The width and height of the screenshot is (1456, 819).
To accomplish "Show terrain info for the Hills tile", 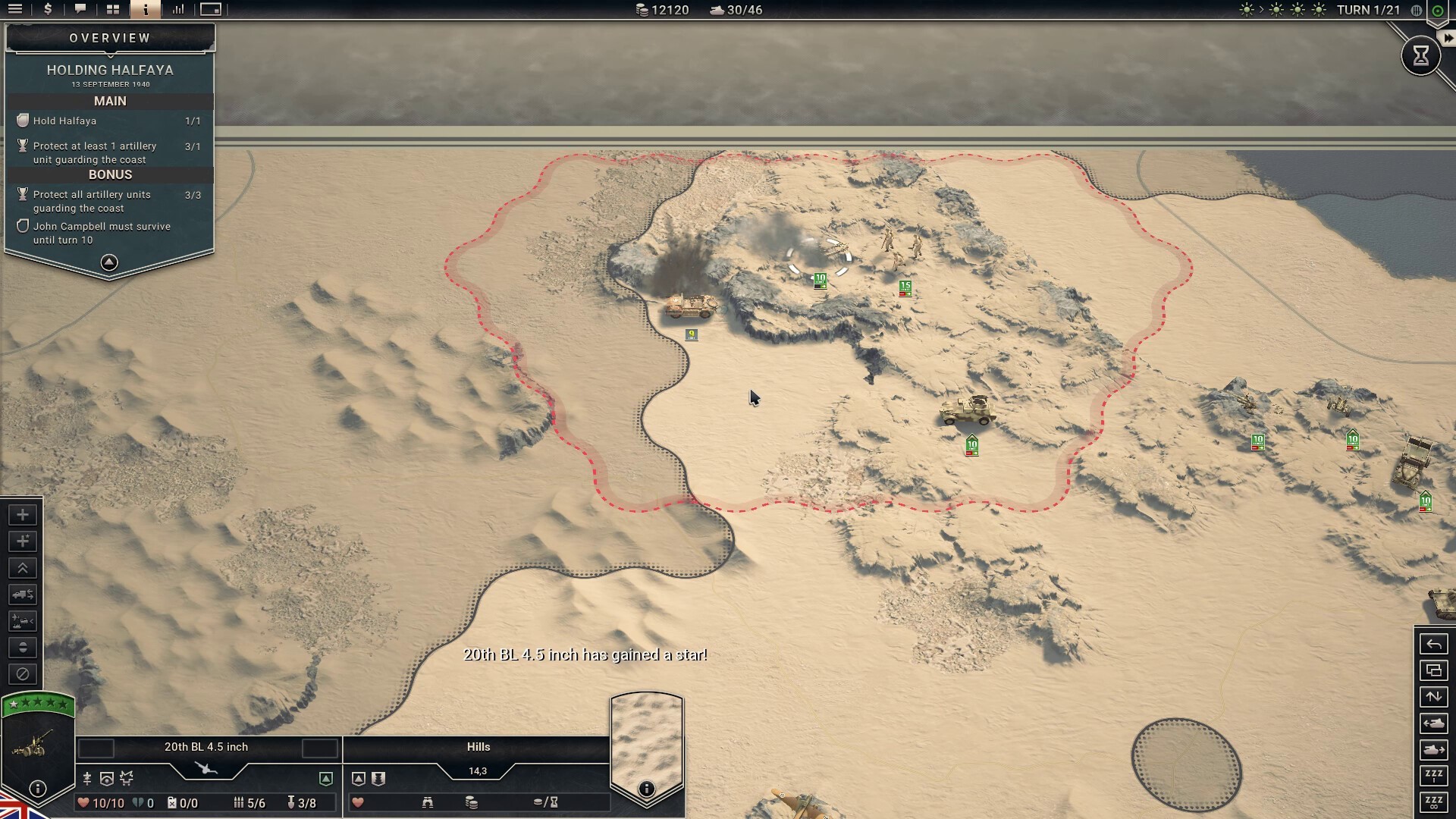I will (x=646, y=789).
